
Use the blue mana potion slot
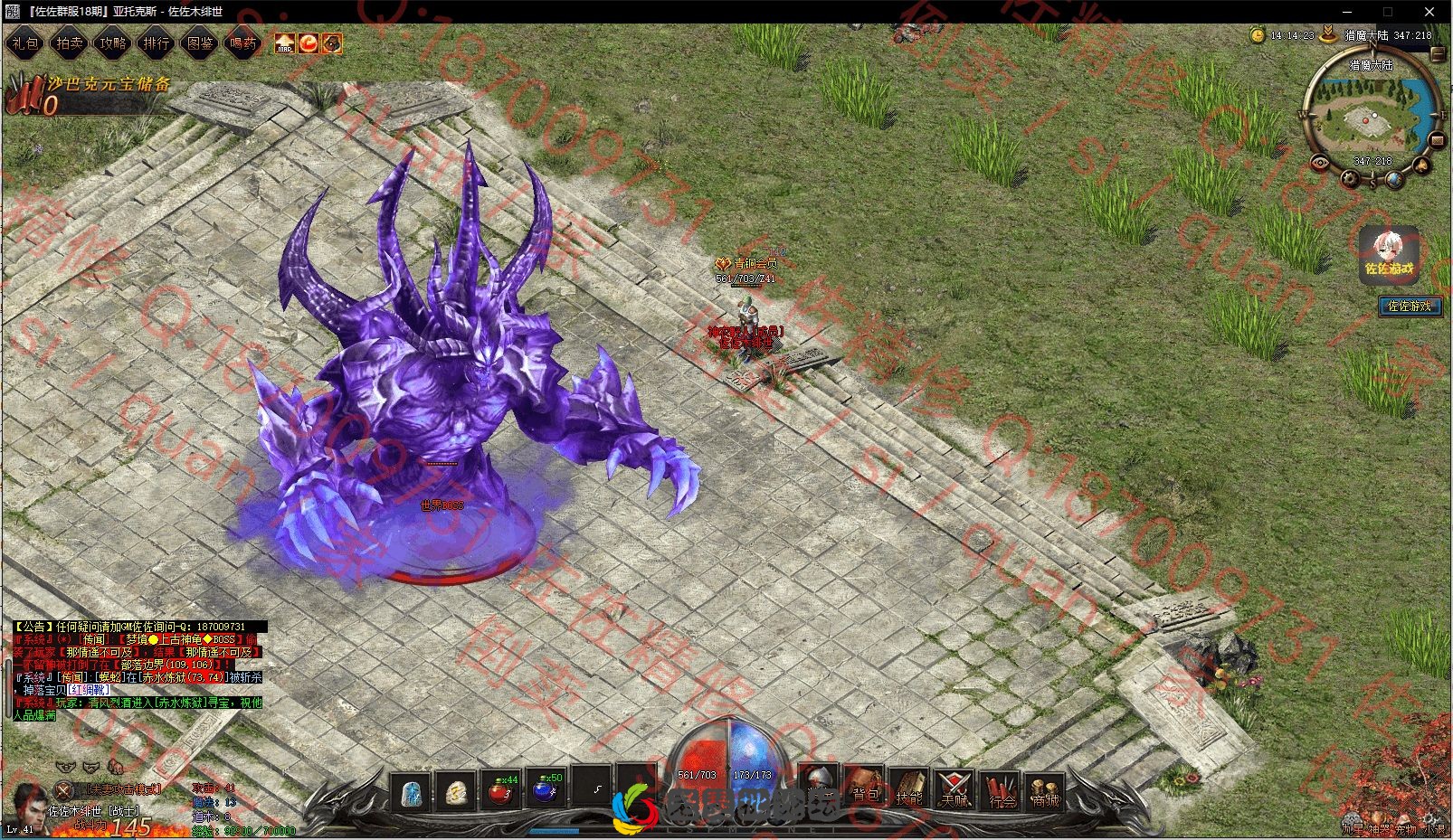(x=546, y=791)
